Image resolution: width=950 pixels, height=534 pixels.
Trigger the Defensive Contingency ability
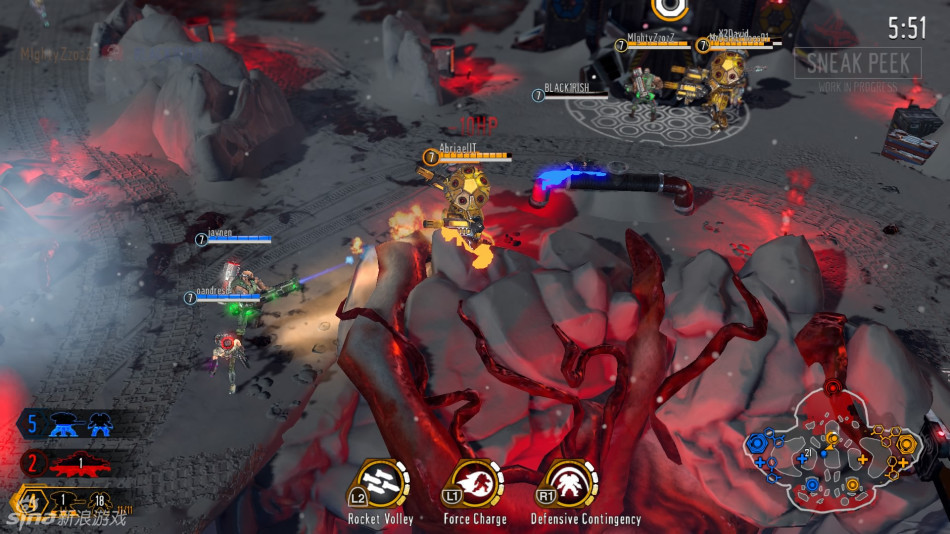(572, 485)
